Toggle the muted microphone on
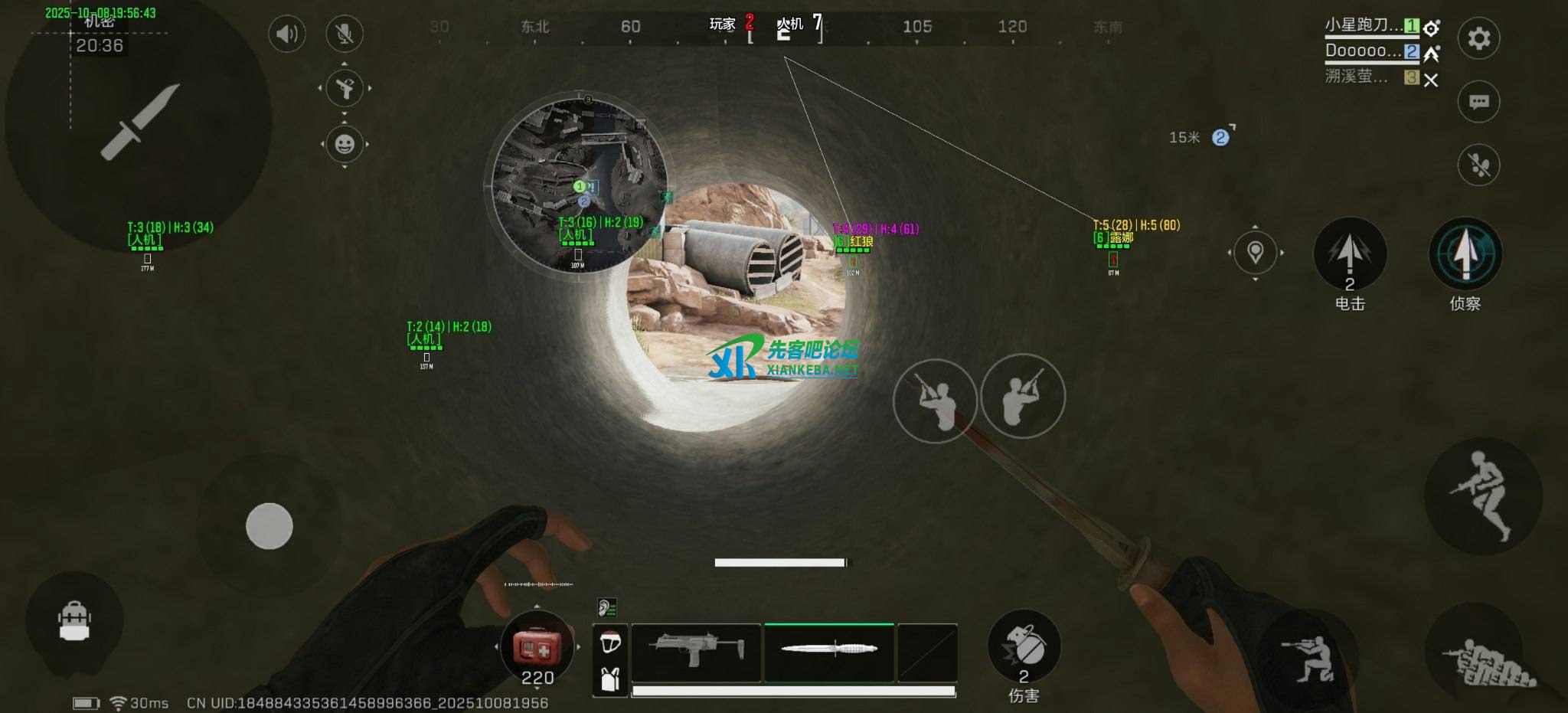Viewport: 1568px width, 713px height. (x=345, y=34)
